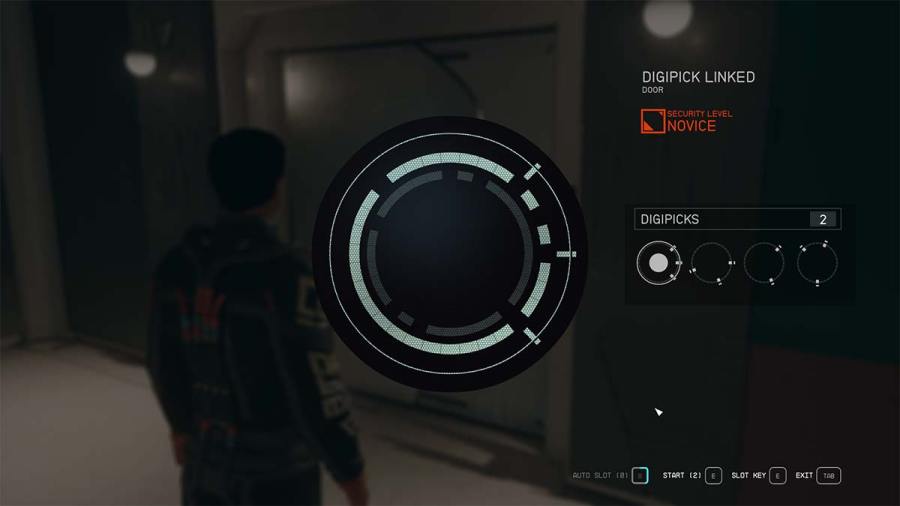Click the circular lock ring puzzle
The height and width of the screenshot is (506, 900).
point(450,253)
